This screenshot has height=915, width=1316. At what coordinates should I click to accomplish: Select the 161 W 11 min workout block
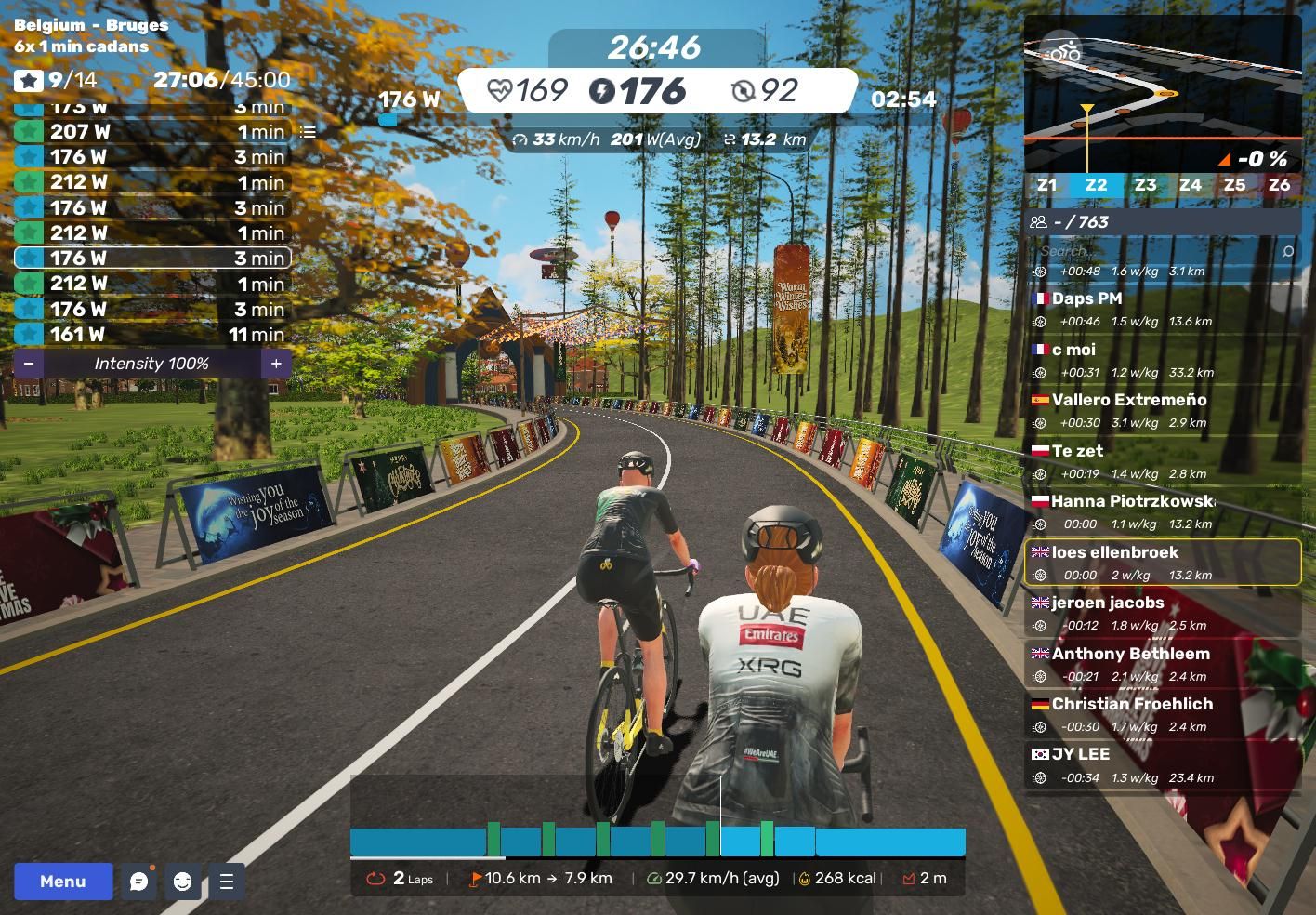pyautogui.click(x=152, y=335)
